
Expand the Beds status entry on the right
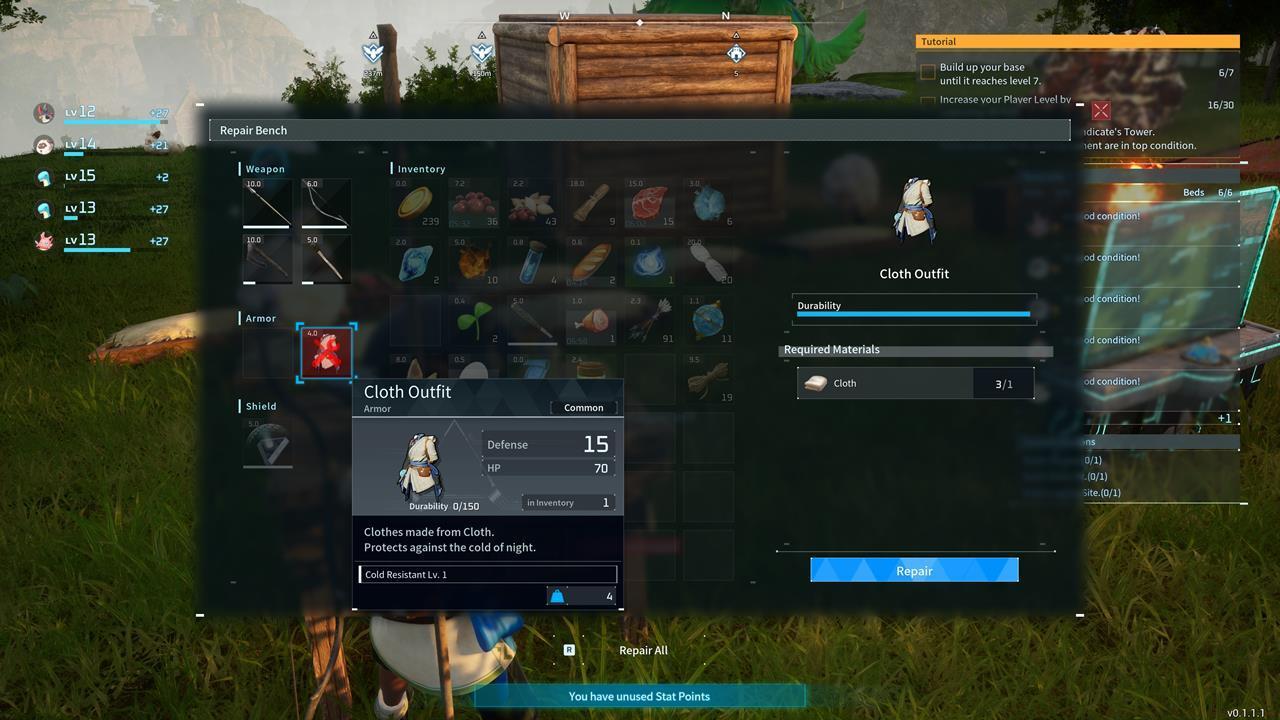click(x=1193, y=192)
